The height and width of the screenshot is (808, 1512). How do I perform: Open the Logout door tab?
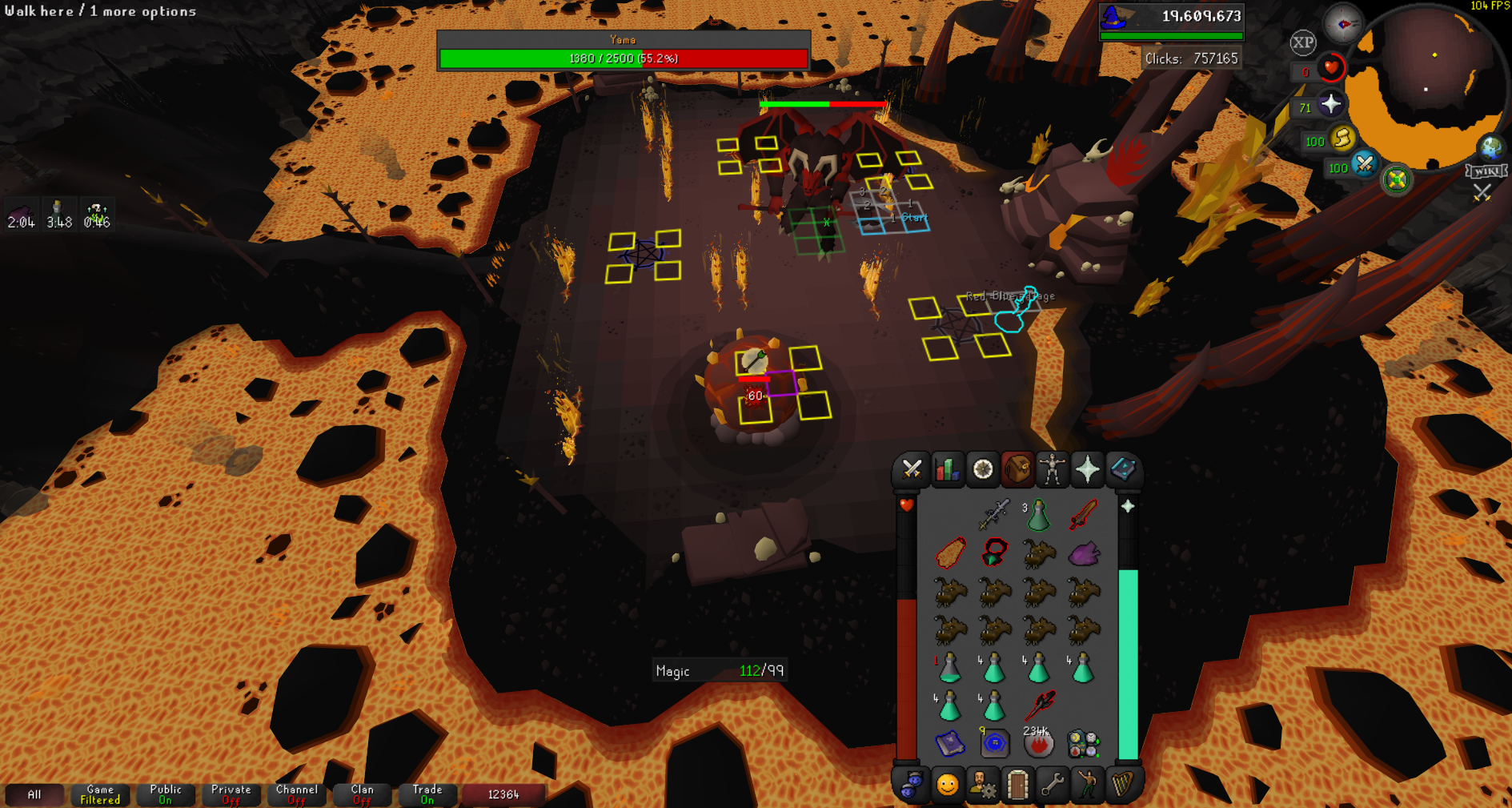[x=1017, y=786]
